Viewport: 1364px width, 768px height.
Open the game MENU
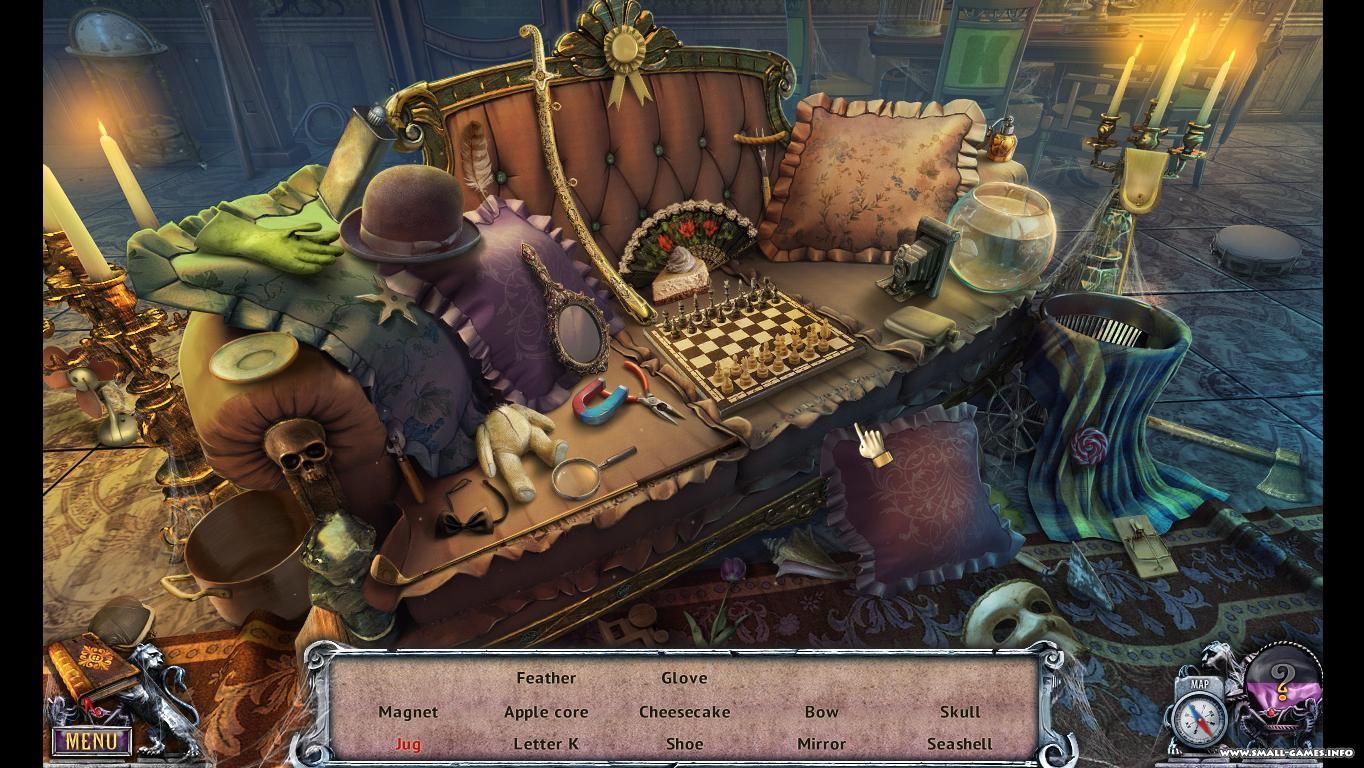[x=91, y=741]
